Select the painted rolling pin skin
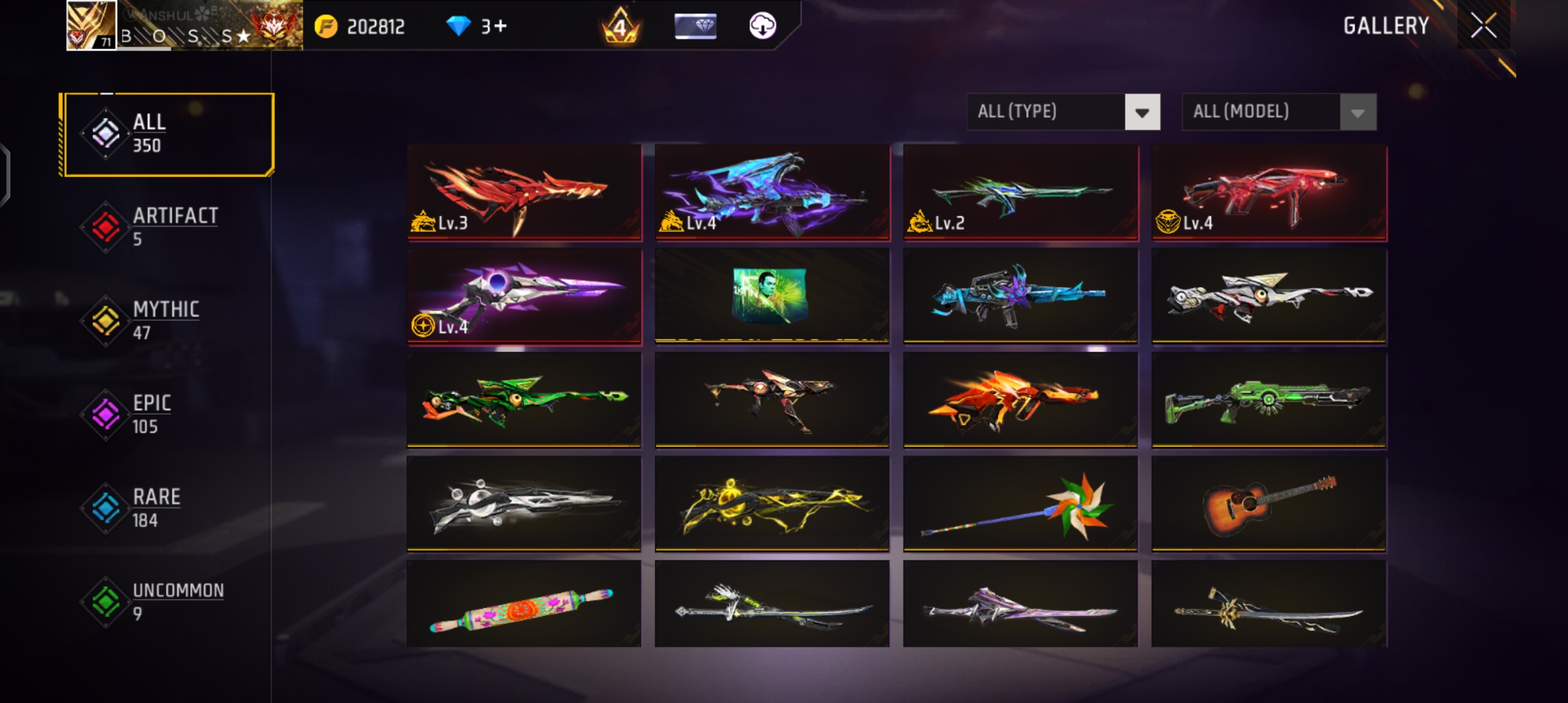1568x703 pixels. pyautogui.click(x=524, y=604)
